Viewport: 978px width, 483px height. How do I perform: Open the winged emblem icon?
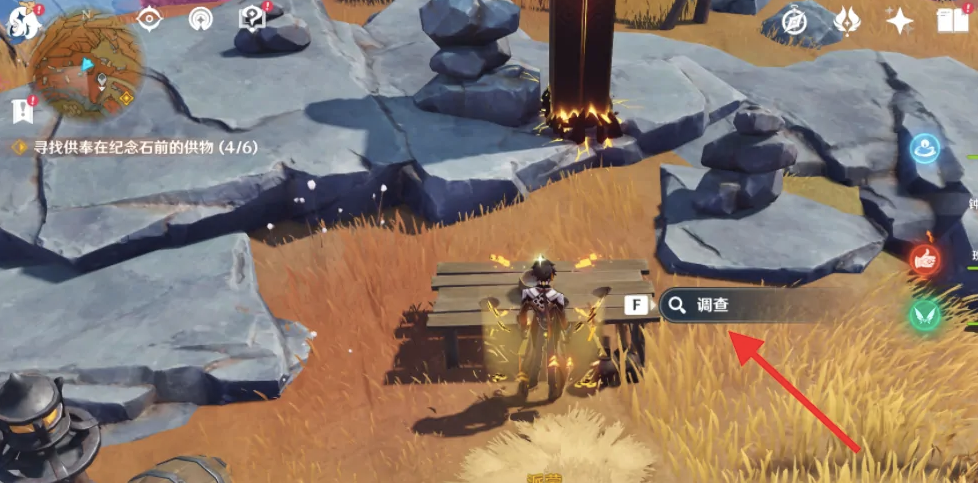(847, 21)
